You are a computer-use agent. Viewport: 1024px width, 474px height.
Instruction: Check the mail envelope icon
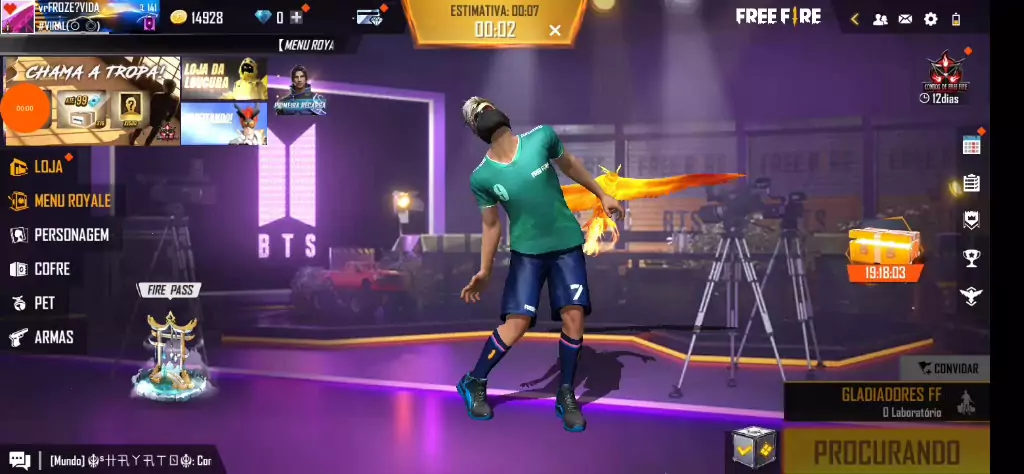905,19
